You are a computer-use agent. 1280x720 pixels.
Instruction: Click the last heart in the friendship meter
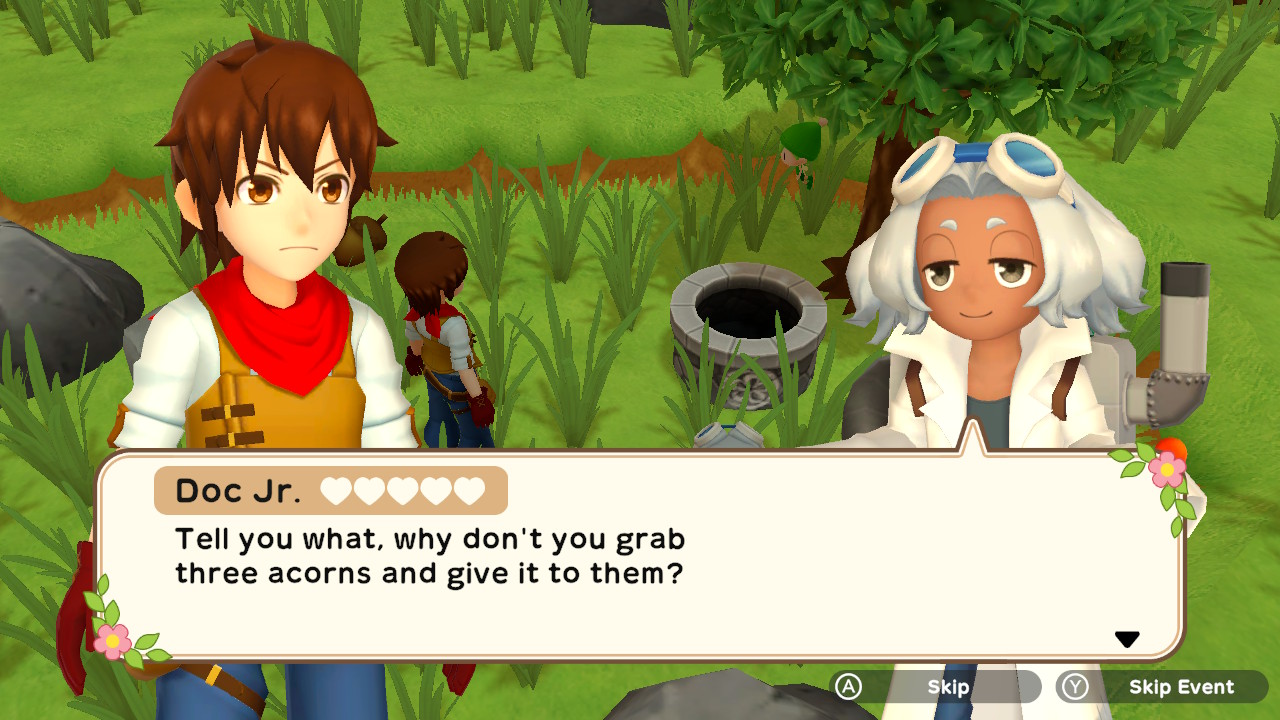[470, 491]
